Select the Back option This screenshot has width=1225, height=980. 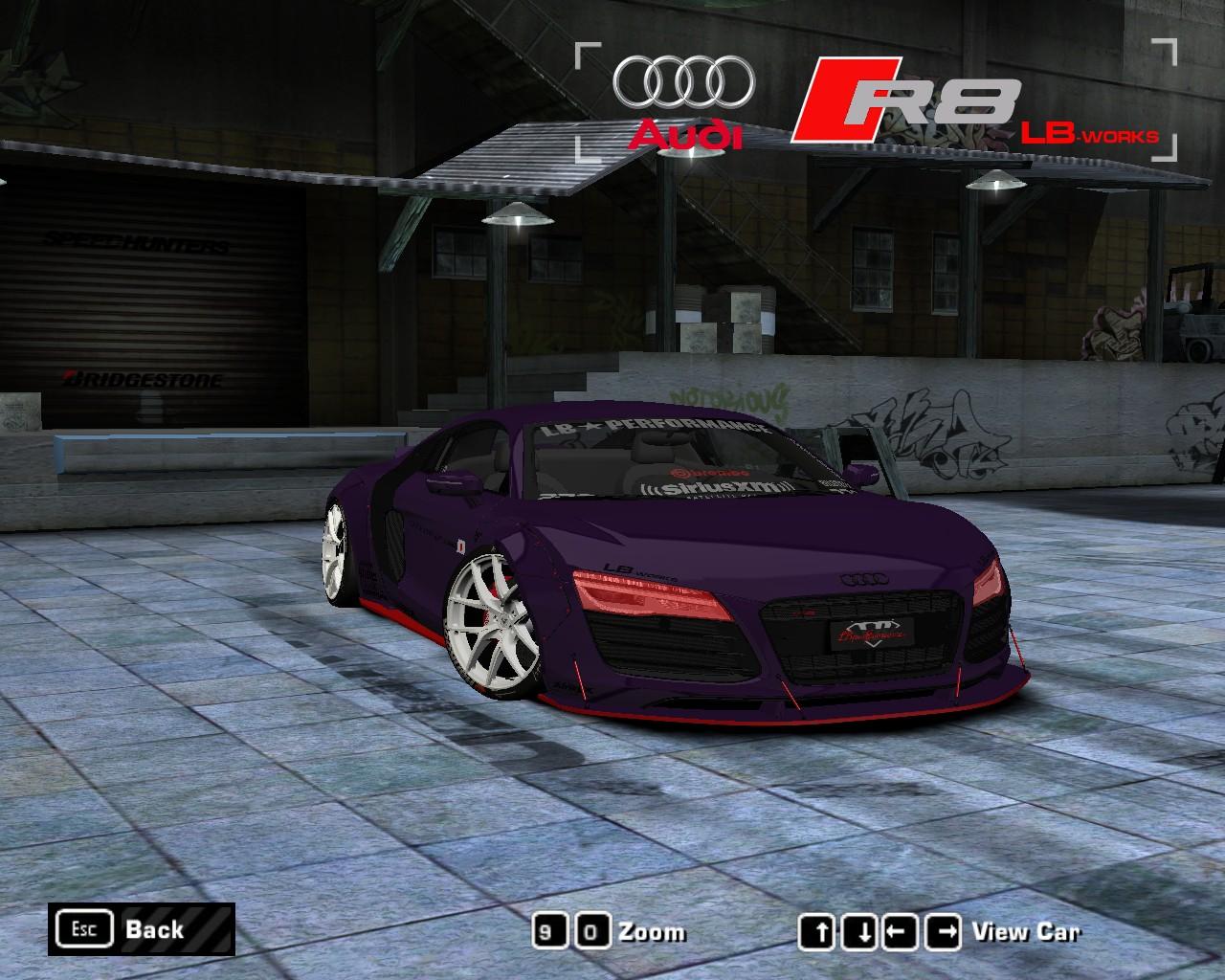[153, 929]
